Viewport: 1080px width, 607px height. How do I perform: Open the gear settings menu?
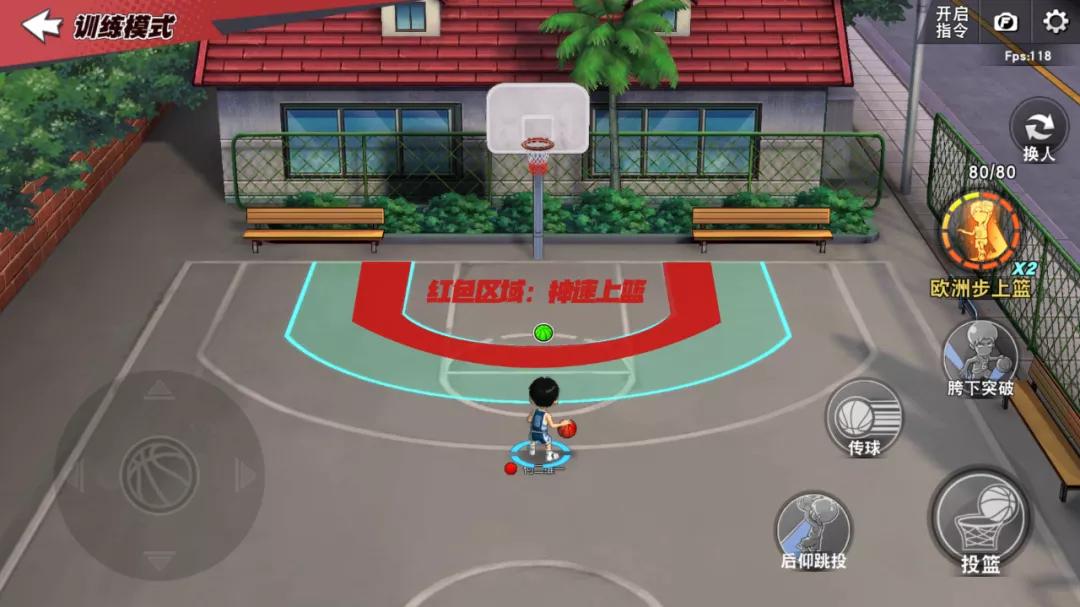point(1055,21)
